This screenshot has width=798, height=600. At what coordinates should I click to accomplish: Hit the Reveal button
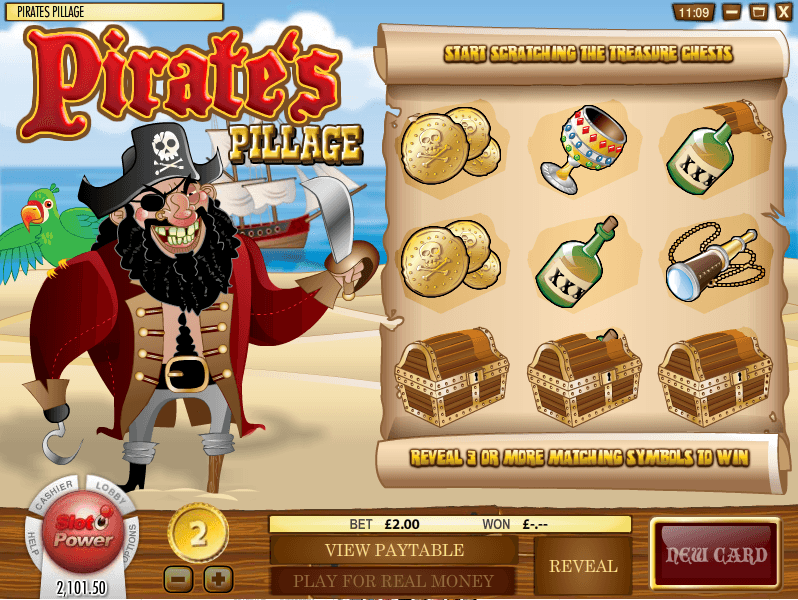coord(583,566)
